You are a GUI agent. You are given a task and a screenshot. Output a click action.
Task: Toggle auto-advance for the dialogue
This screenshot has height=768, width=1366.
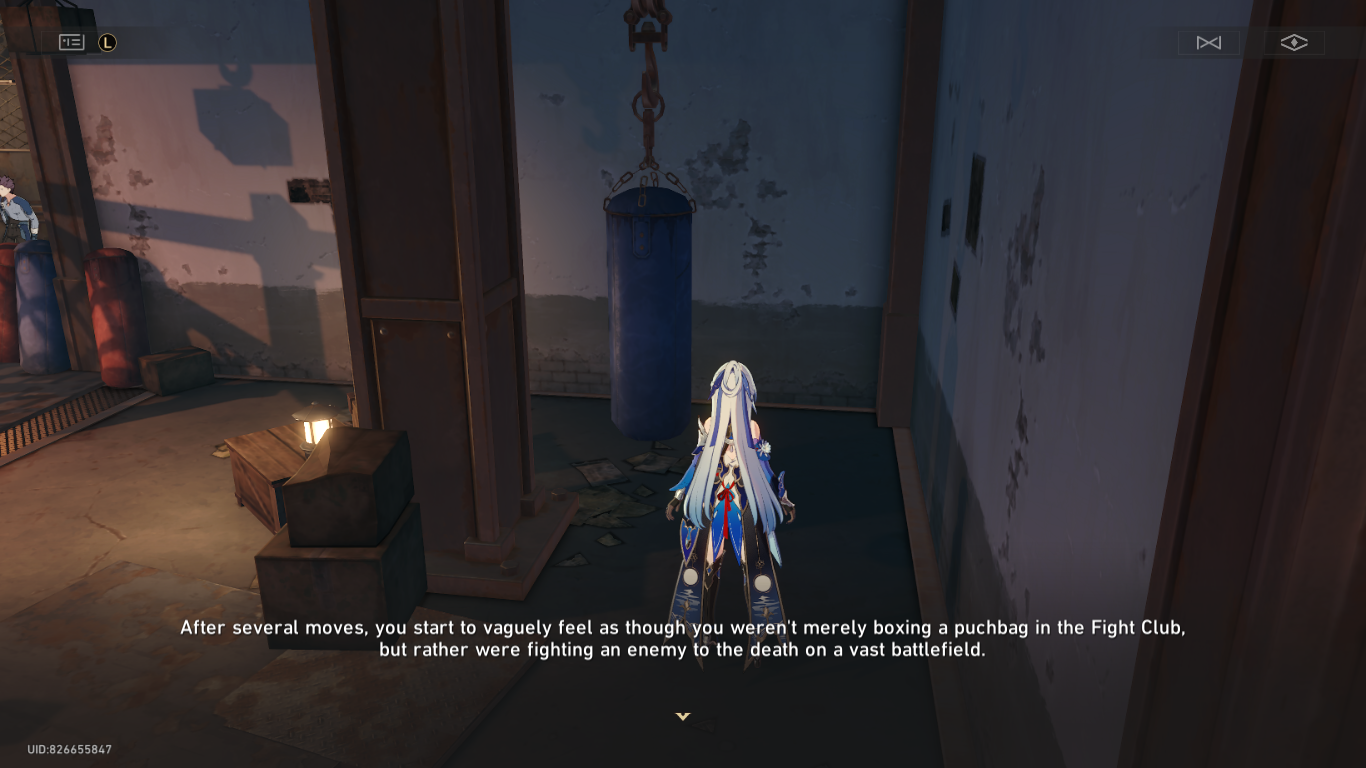point(1208,42)
